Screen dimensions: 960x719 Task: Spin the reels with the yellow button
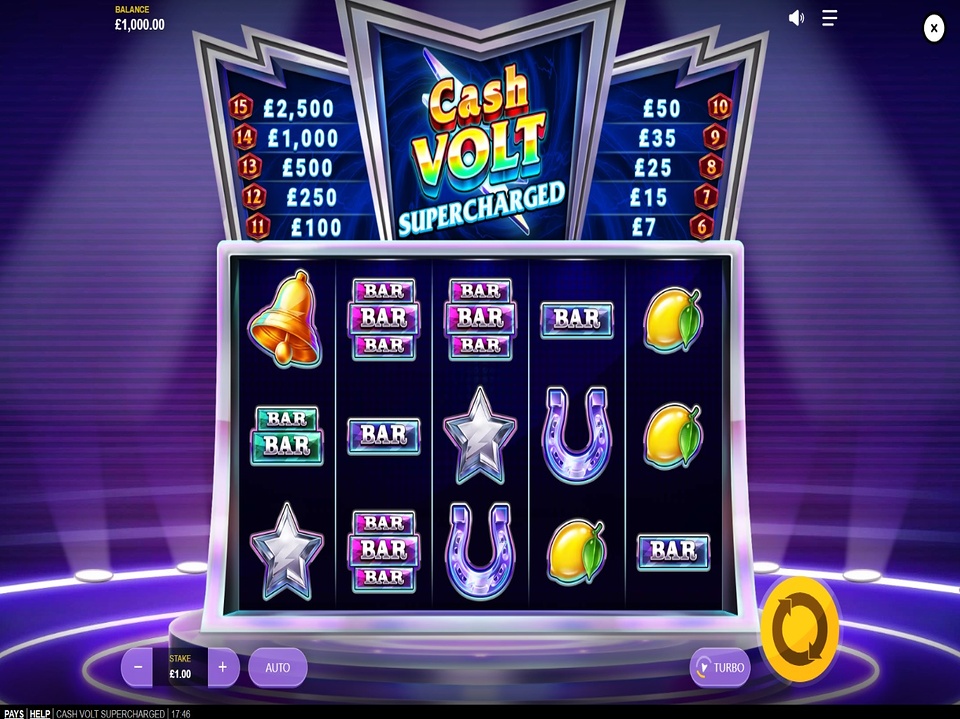(x=799, y=629)
